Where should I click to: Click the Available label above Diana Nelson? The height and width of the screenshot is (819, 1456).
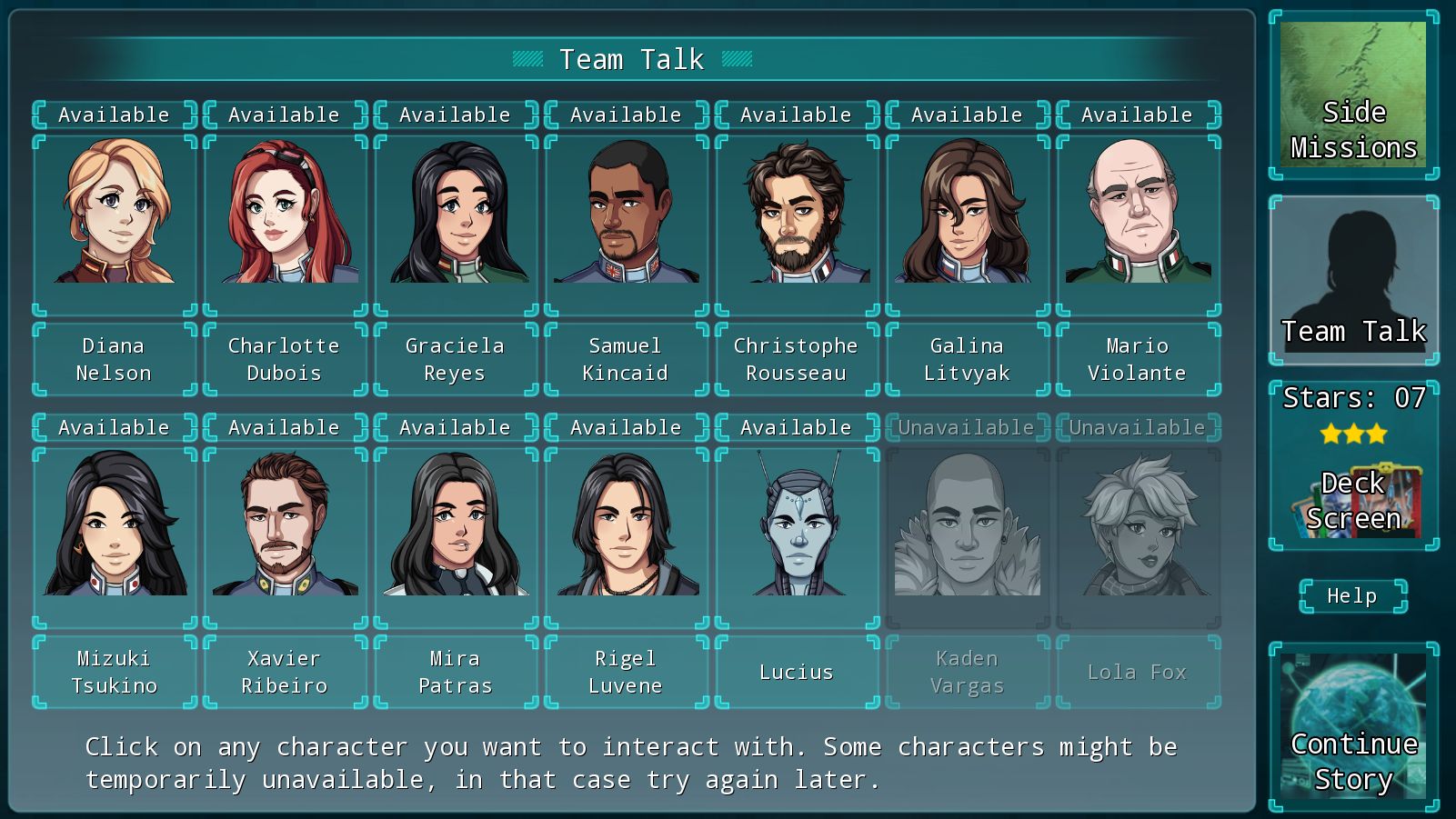point(112,114)
